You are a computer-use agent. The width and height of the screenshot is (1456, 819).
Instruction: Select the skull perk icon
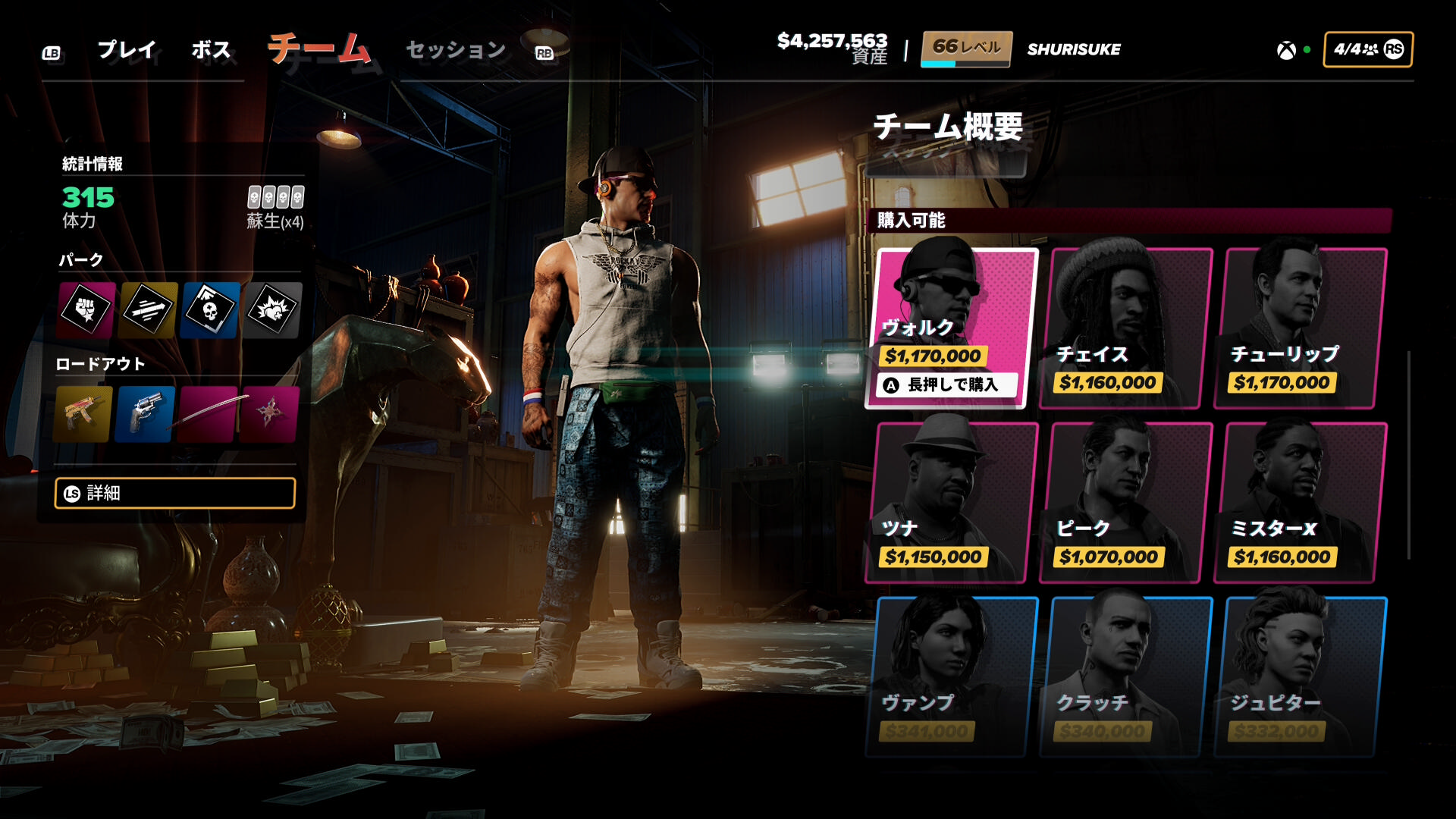(x=210, y=309)
